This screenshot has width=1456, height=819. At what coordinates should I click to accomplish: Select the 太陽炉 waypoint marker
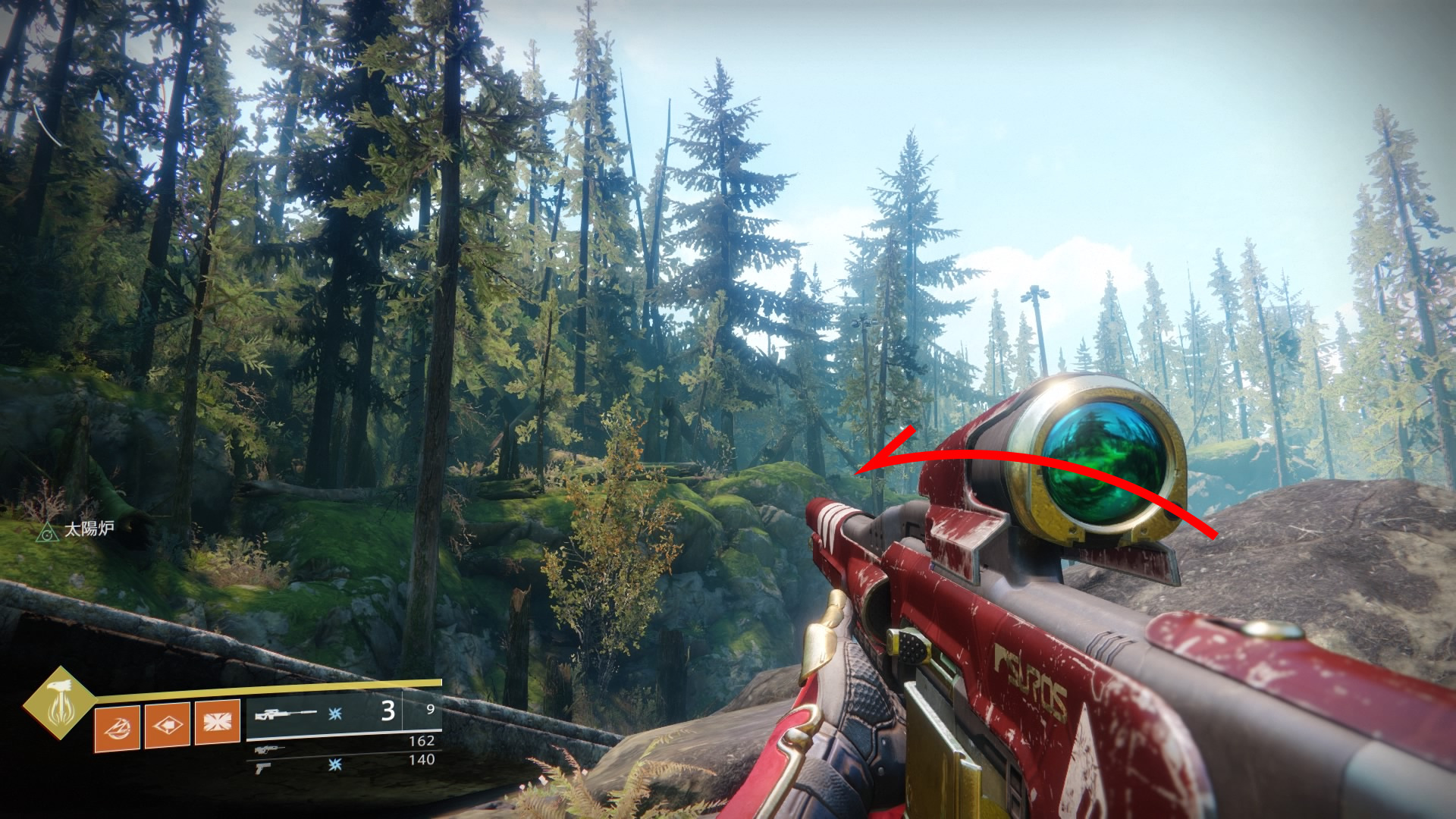click(47, 532)
